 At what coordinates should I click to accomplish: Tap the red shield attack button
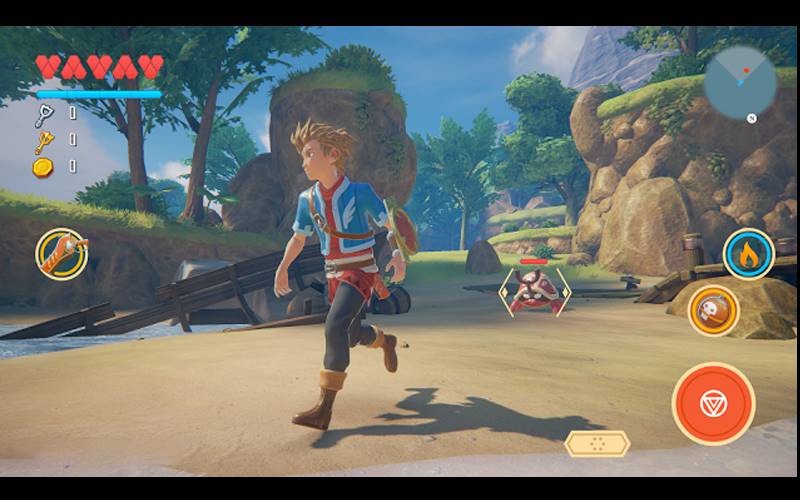point(713,403)
